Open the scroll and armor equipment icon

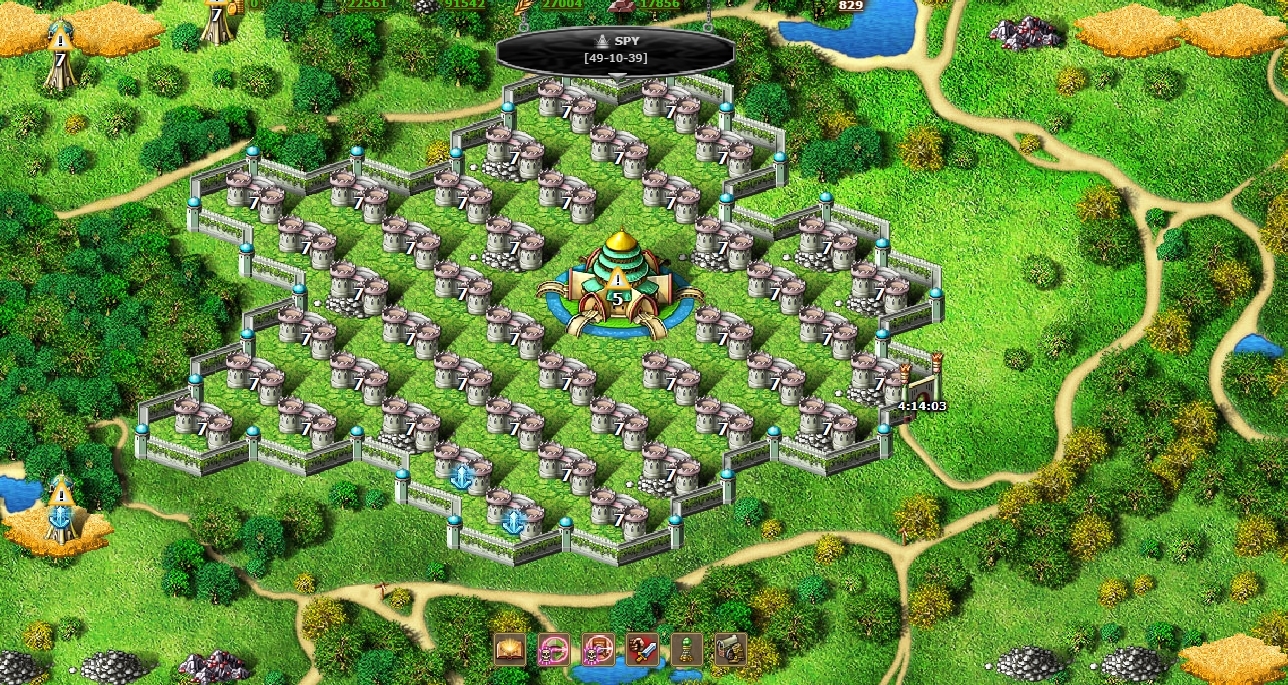point(731,650)
